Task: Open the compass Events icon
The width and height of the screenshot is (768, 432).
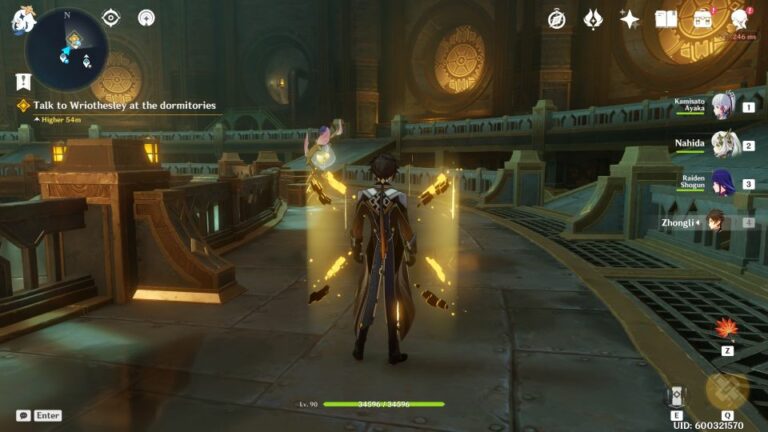Action: coord(557,19)
